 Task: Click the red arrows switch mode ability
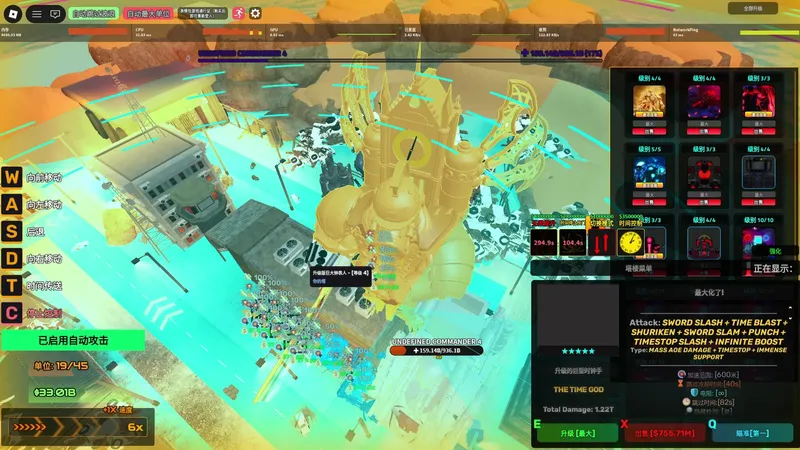coord(601,242)
